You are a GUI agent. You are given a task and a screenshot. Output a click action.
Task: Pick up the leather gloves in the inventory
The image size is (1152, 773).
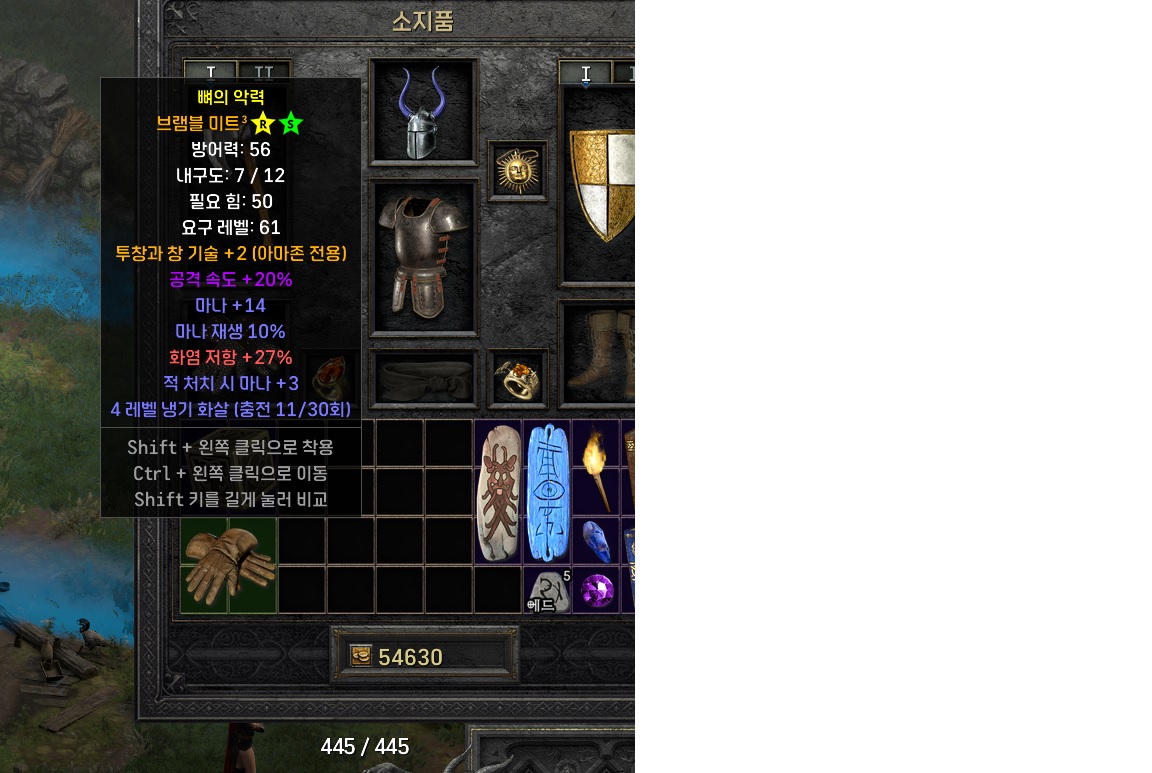tap(229, 565)
